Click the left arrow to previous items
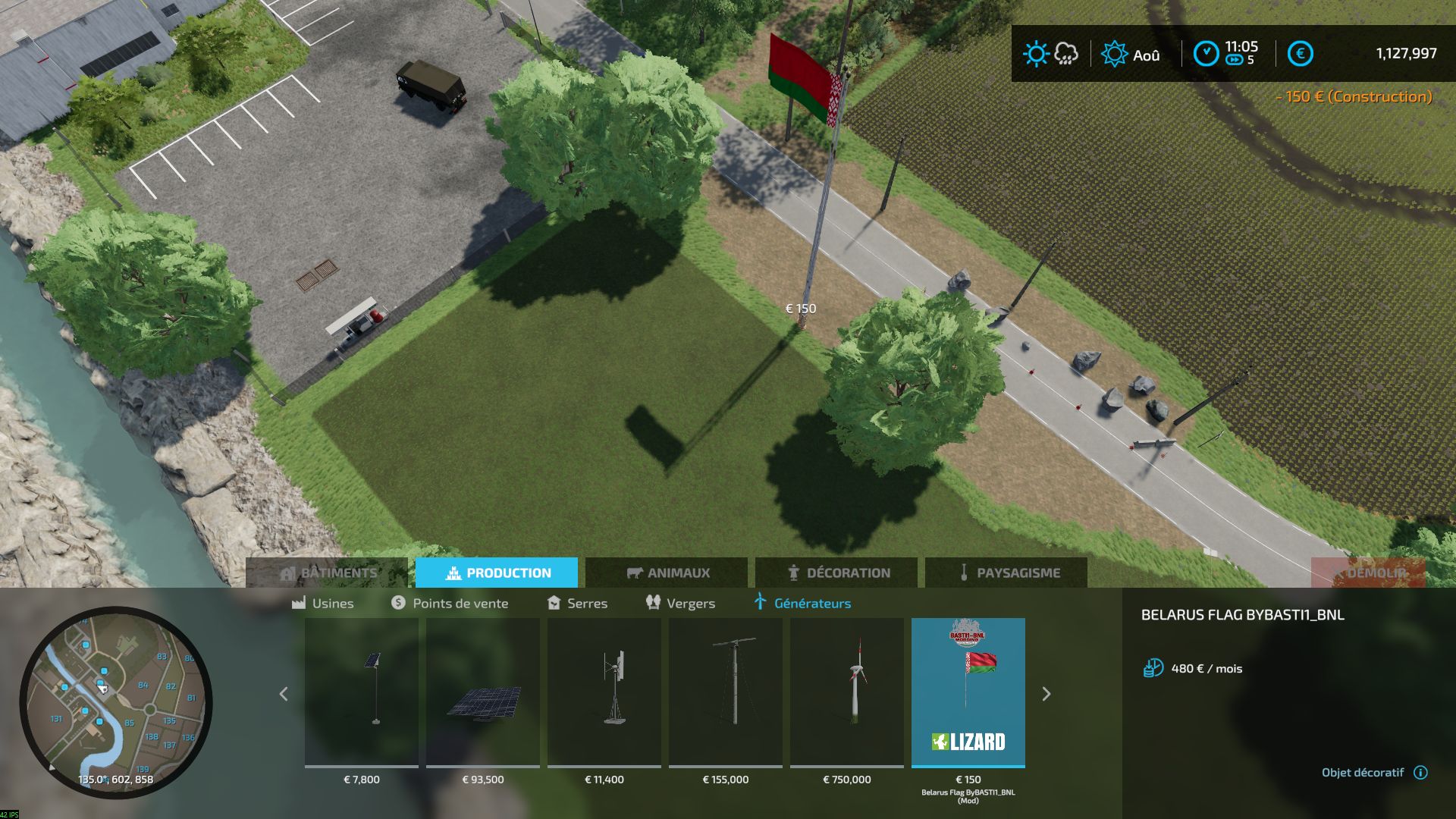 (x=284, y=694)
